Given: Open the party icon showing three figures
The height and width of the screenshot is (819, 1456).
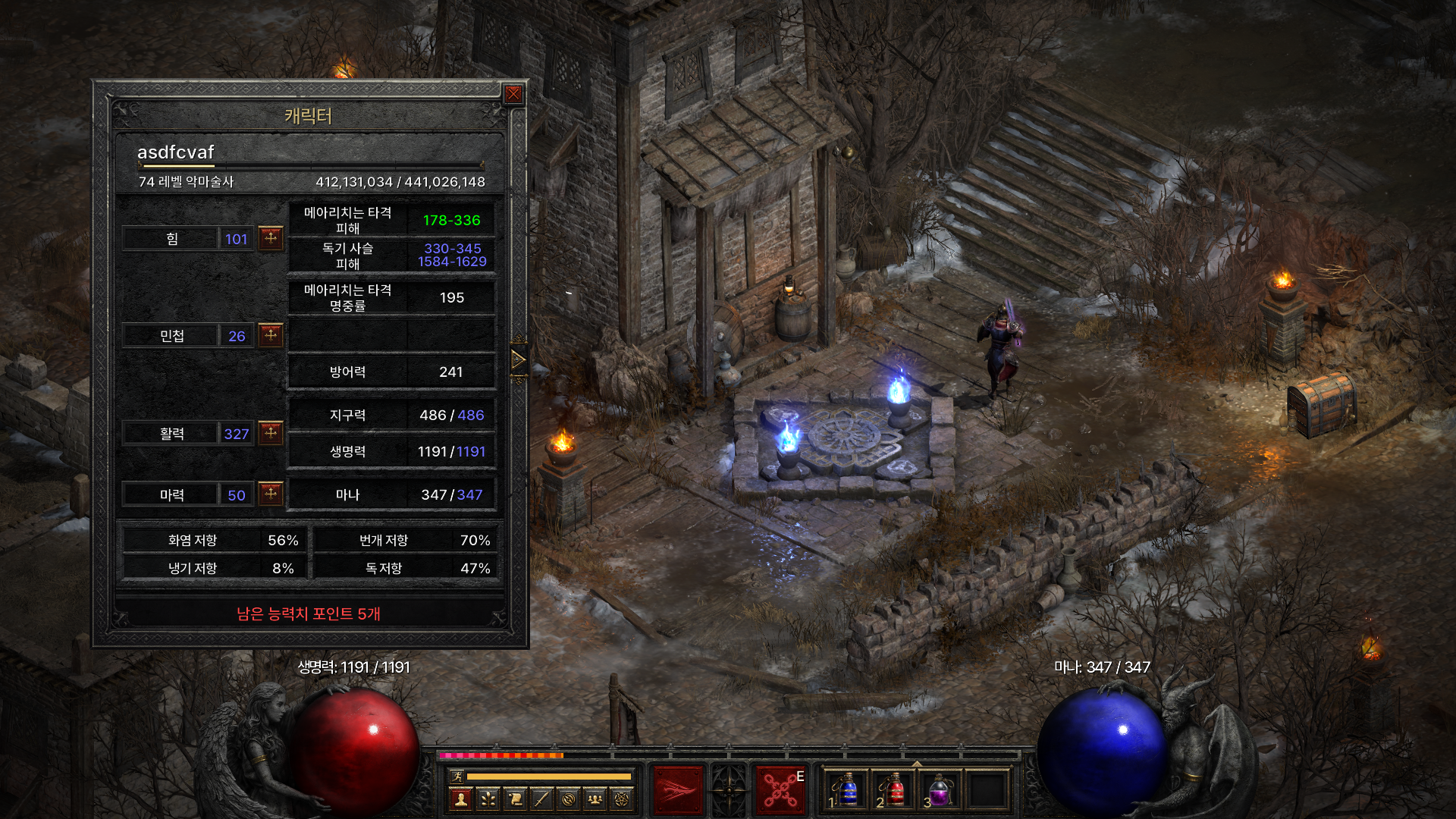Looking at the screenshot, I should pyautogui.click(x=595, y=799).
